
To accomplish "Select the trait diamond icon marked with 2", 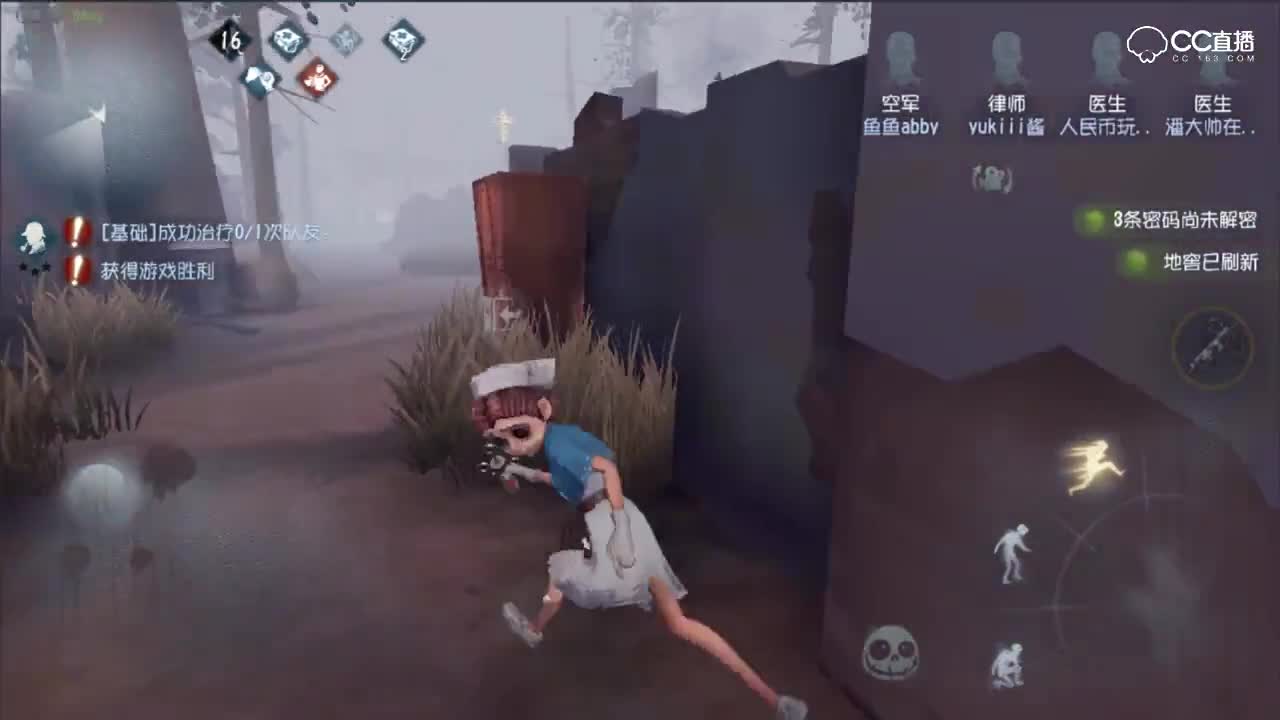I will pyautogui.click(x=402, y=41).
